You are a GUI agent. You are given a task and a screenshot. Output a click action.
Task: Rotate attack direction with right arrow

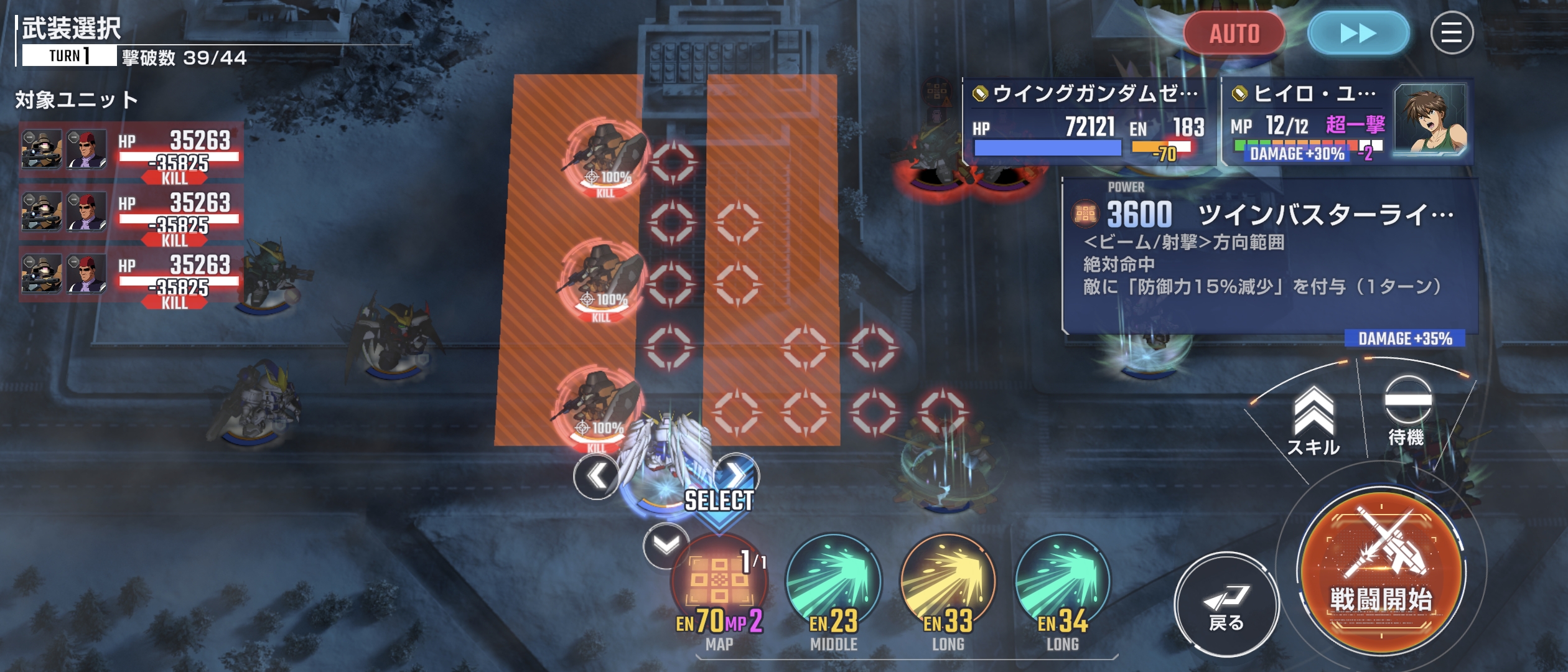pos(737,475)
